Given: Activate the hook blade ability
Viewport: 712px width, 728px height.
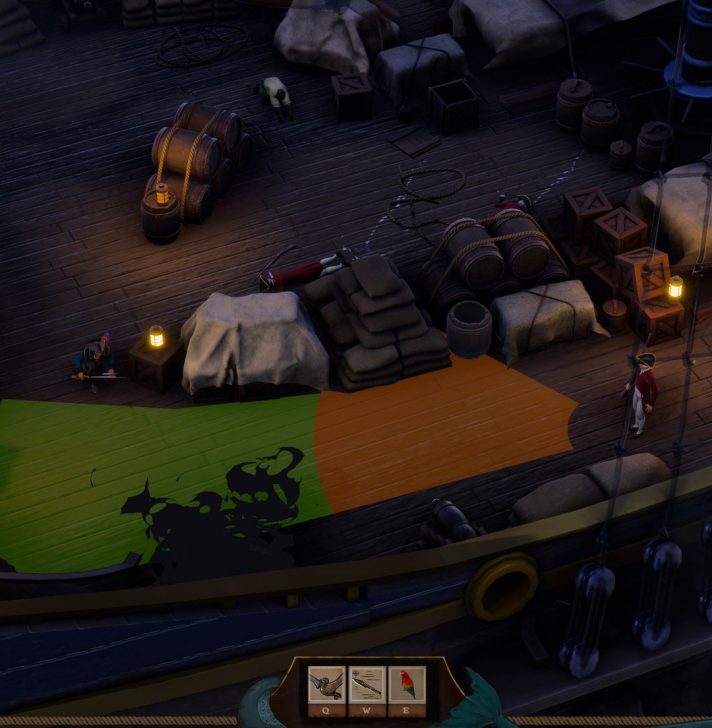Looking at the screenshot, I should [x=326, y=685].
